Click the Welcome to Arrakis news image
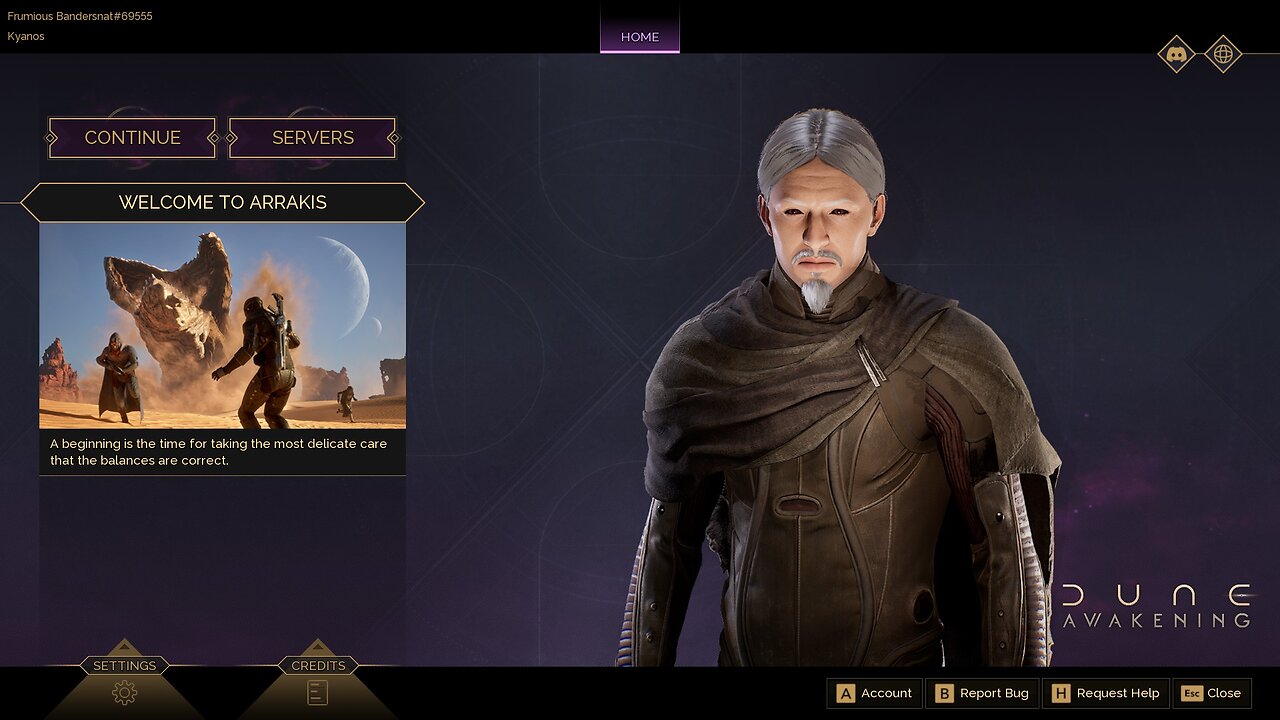Screen dimensions: 1280x720 [222, 325]
